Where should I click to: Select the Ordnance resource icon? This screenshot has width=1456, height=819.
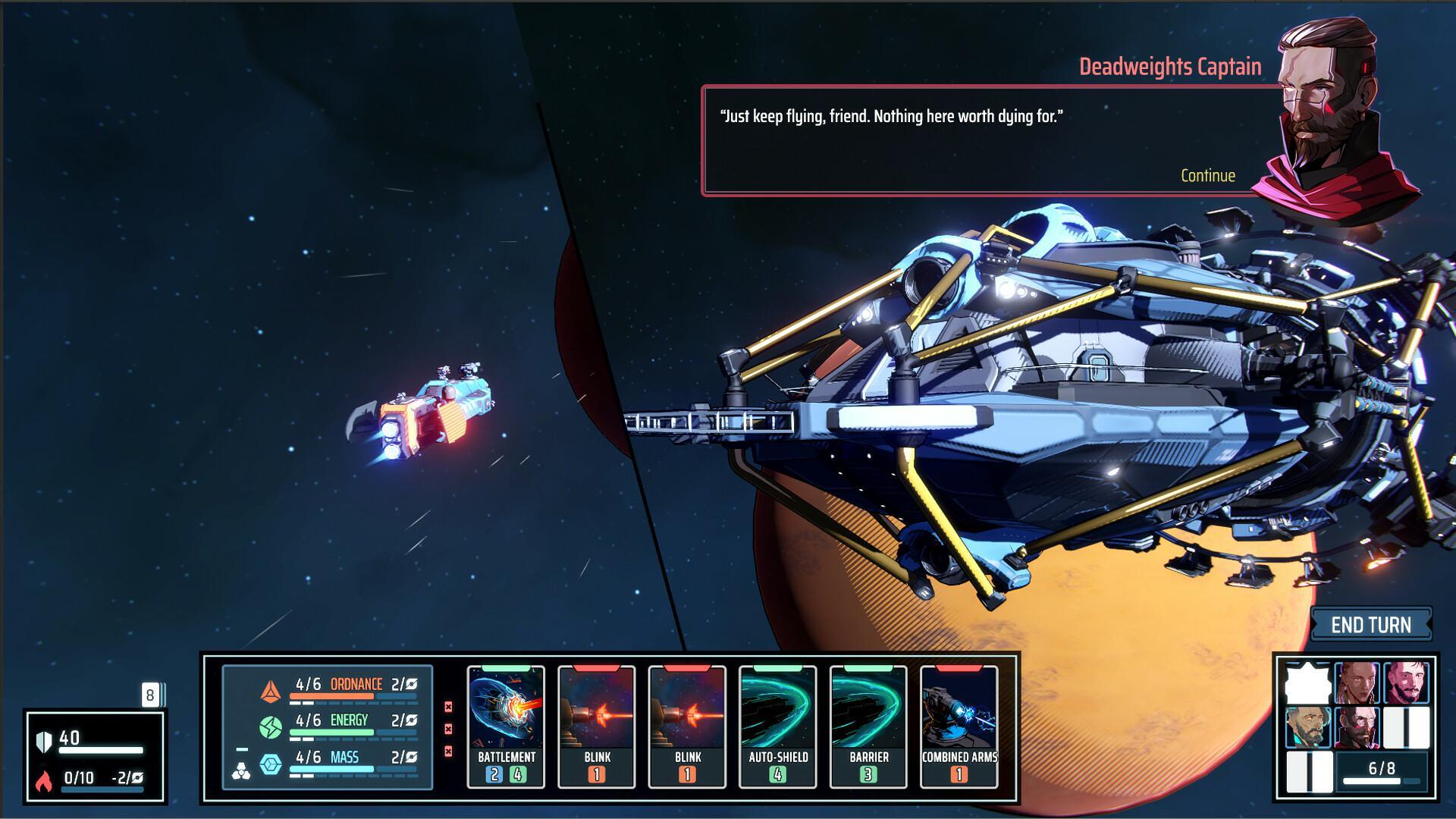tap(272, 692)
